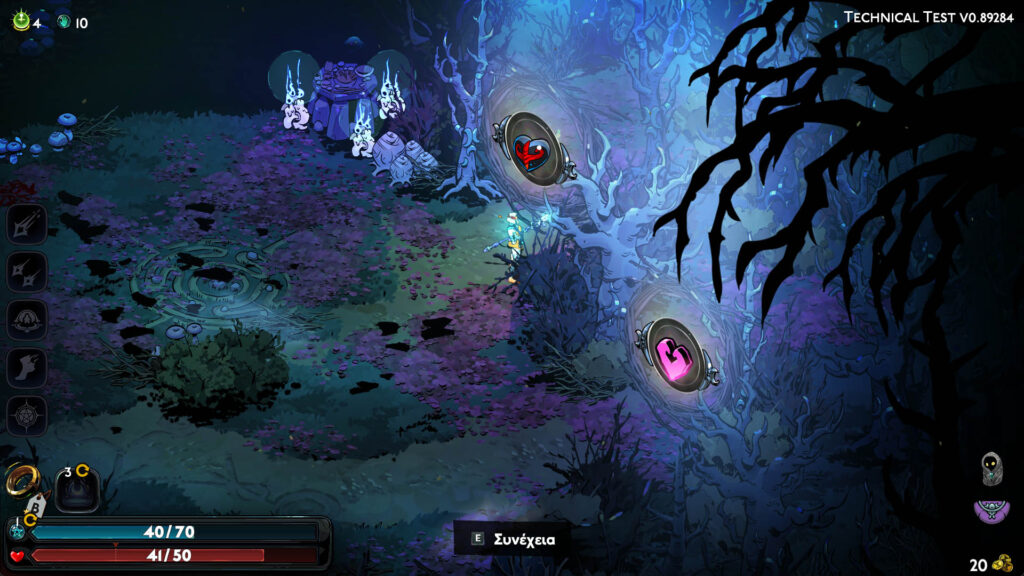This screenshot has width=1024, height=576.
Task: Click the hooded shade icon
Action: [x=990, y=467]
